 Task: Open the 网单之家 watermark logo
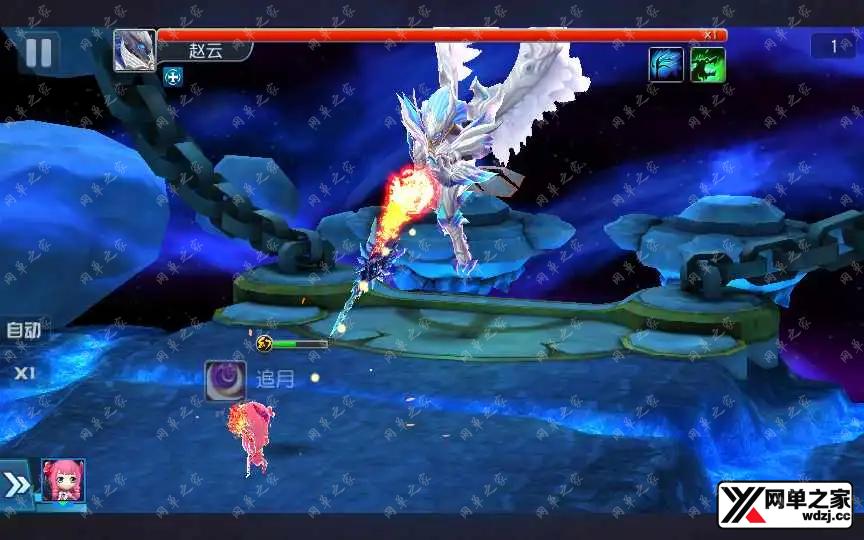click(784, 504)
